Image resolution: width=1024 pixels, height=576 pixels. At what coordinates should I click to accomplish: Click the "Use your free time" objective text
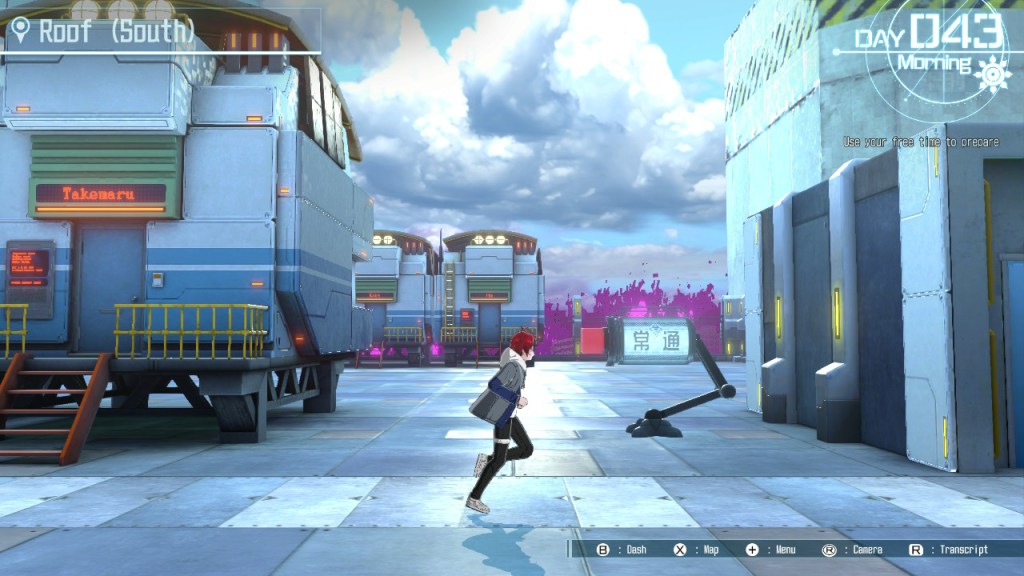pyautogui.click(x=920, y=142)
